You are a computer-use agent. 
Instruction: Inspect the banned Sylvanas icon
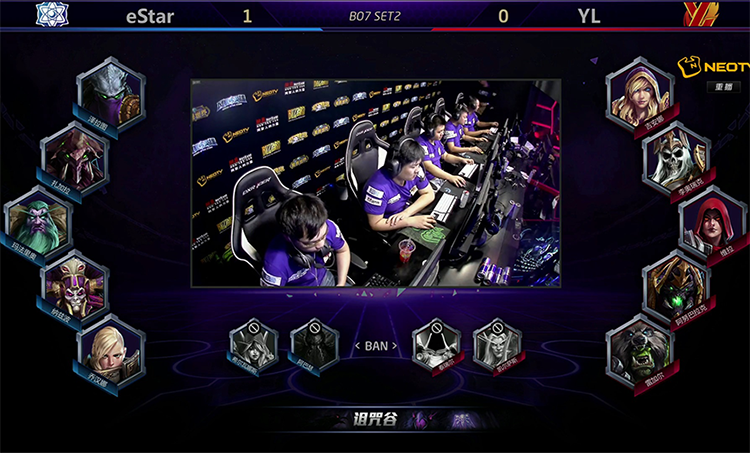point(253,345)
